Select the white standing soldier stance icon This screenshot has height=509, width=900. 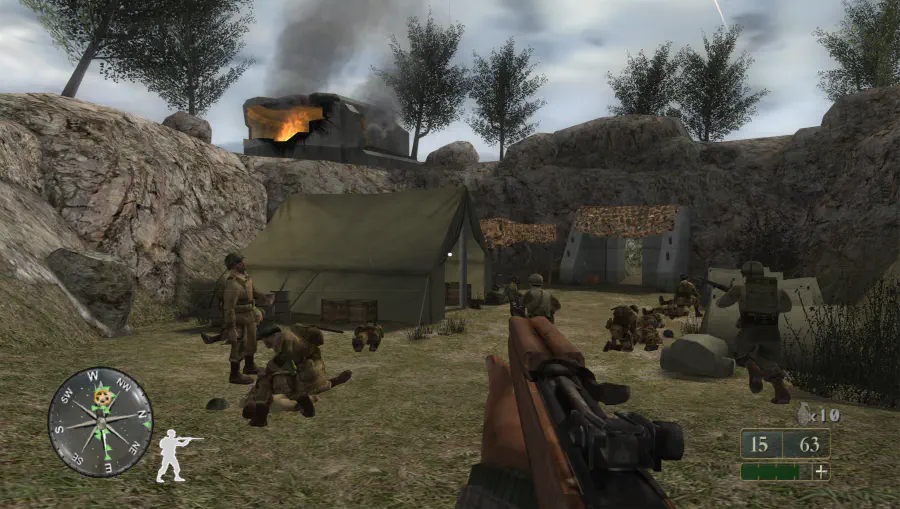[175, 455]
